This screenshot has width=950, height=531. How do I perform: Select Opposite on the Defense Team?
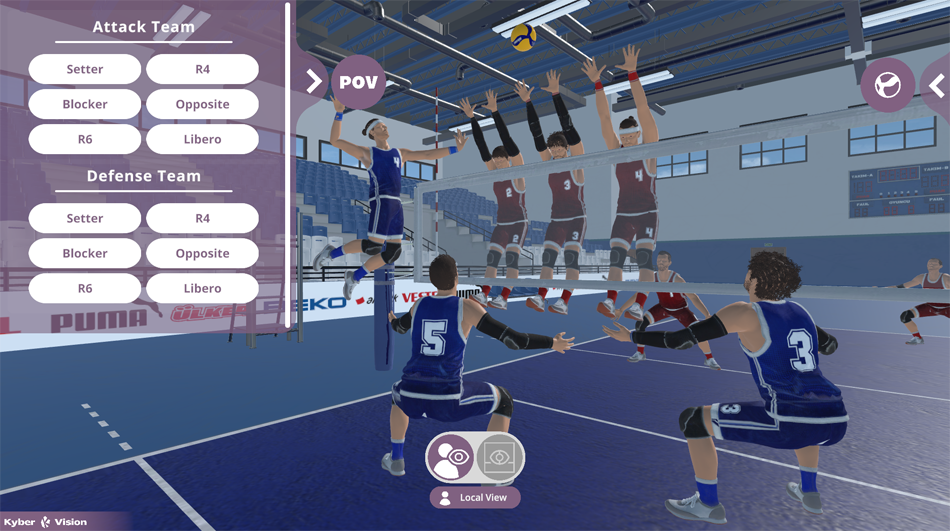[x=202, y=253]
